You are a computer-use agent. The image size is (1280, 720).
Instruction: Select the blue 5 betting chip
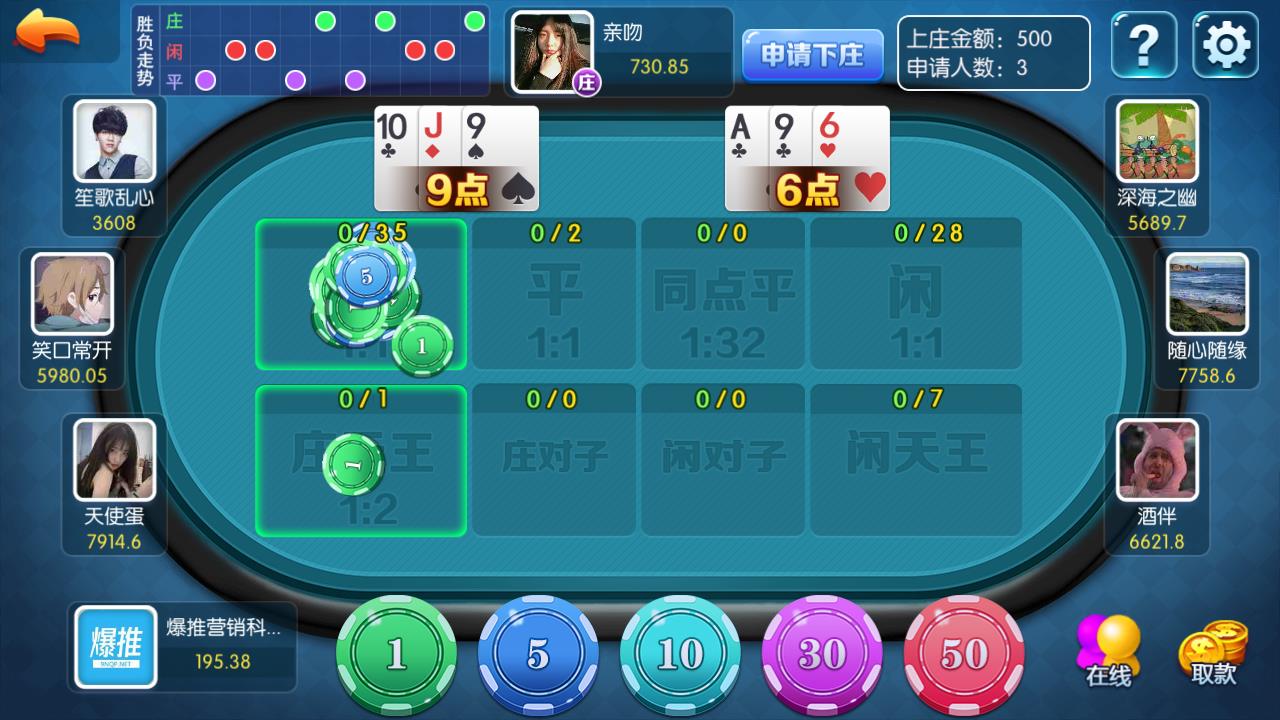539,655
